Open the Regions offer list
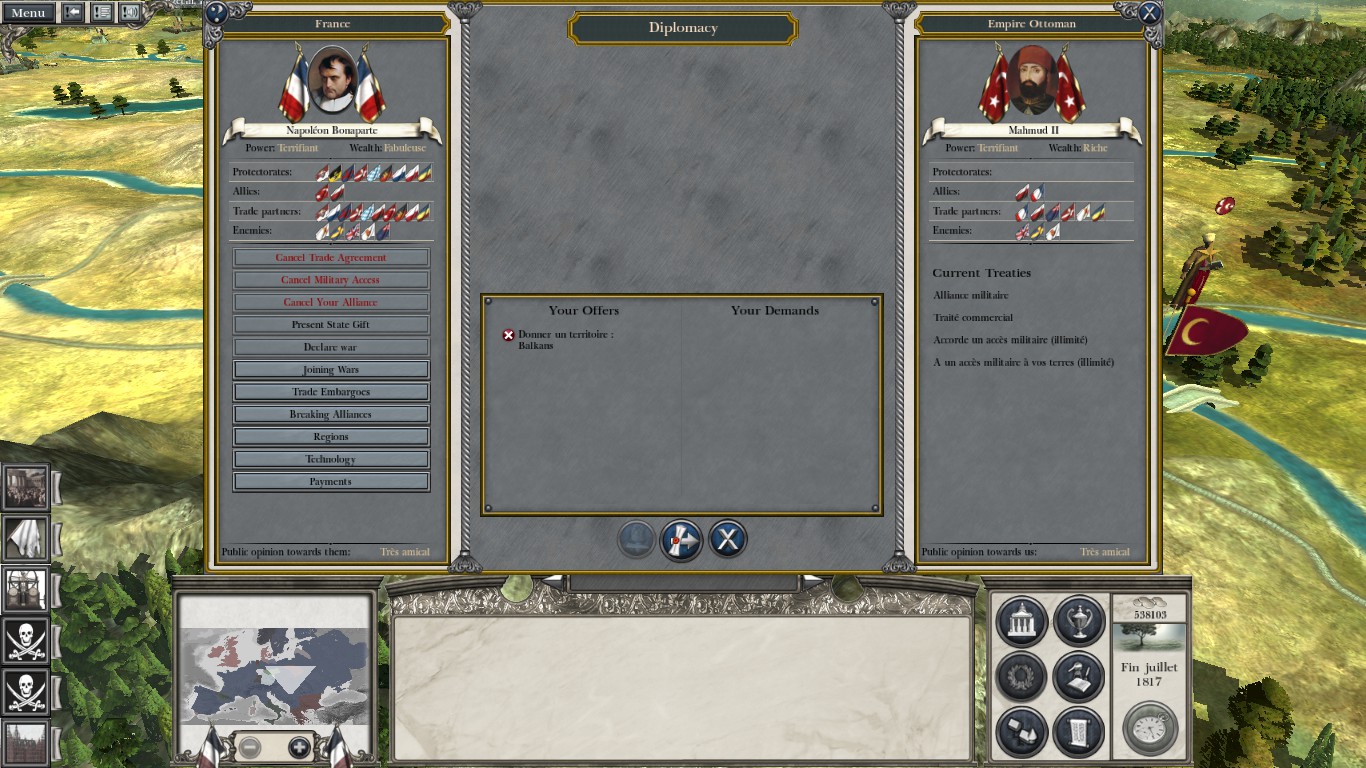This screenshot has height=768, width=1366. click(x=331, y=437)
